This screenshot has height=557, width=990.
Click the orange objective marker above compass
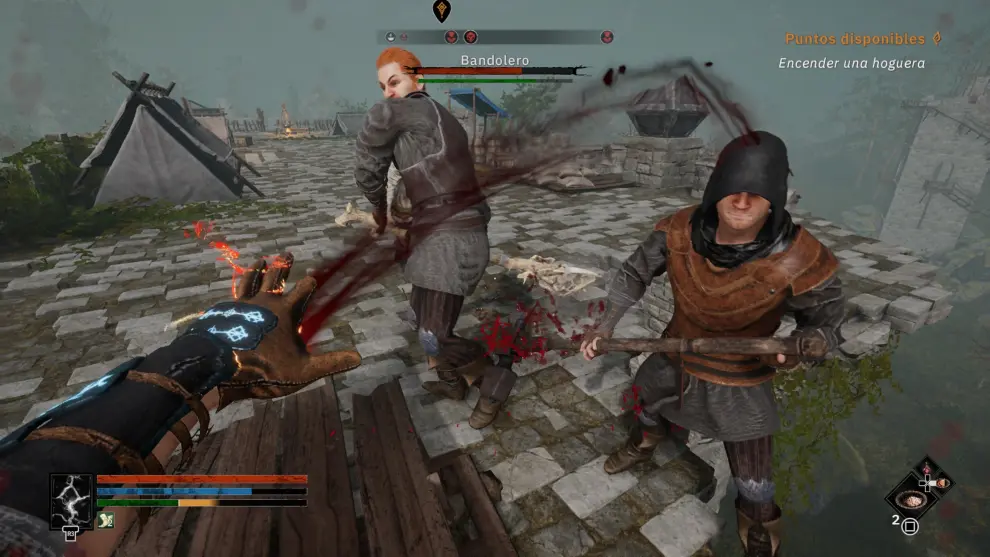coord(441,11)
